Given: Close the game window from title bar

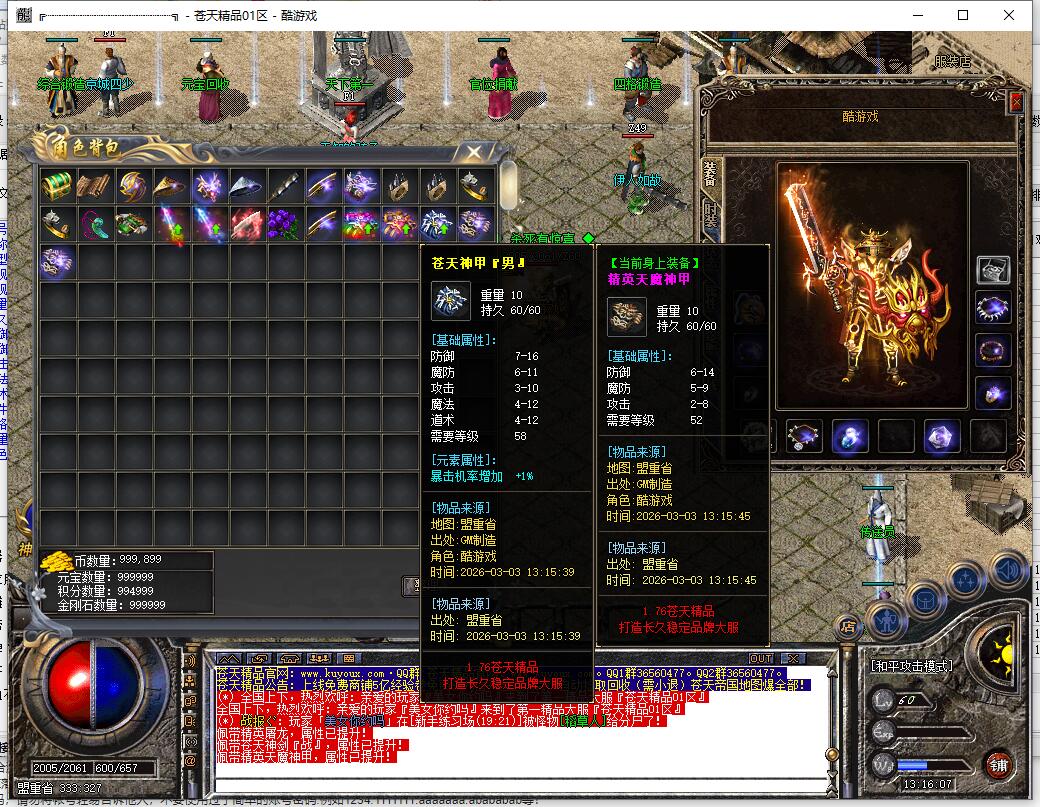Looking at the screenshot, I should [x=1009, y=15].
